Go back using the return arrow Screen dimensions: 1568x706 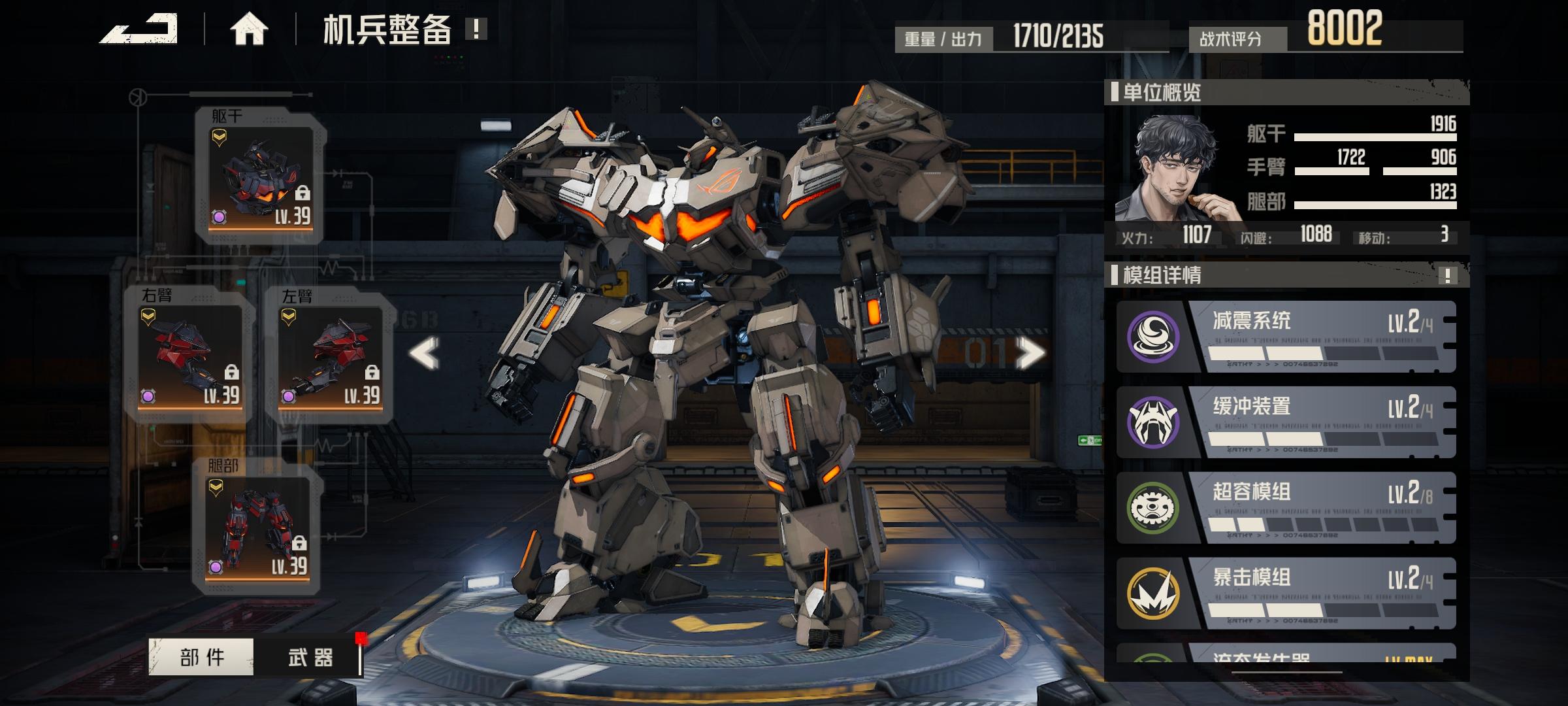[139, 29]
